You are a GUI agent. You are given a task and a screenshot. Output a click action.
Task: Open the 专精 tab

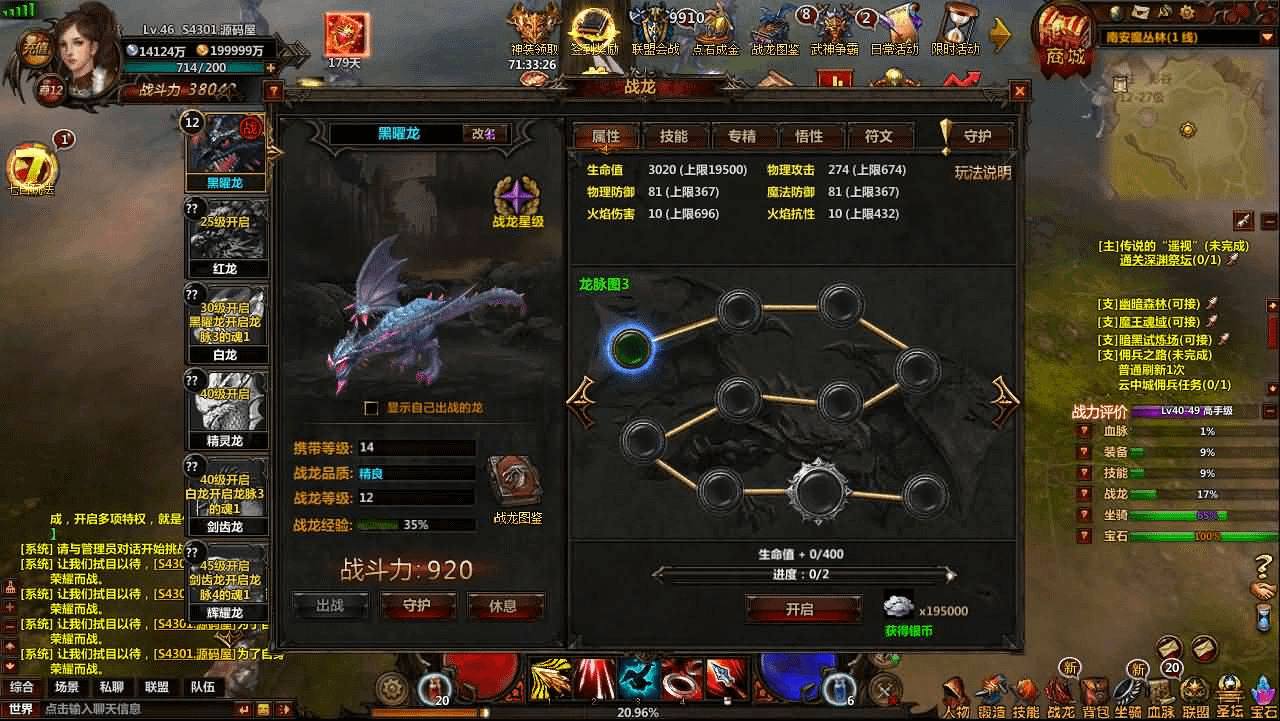point(741,137)
